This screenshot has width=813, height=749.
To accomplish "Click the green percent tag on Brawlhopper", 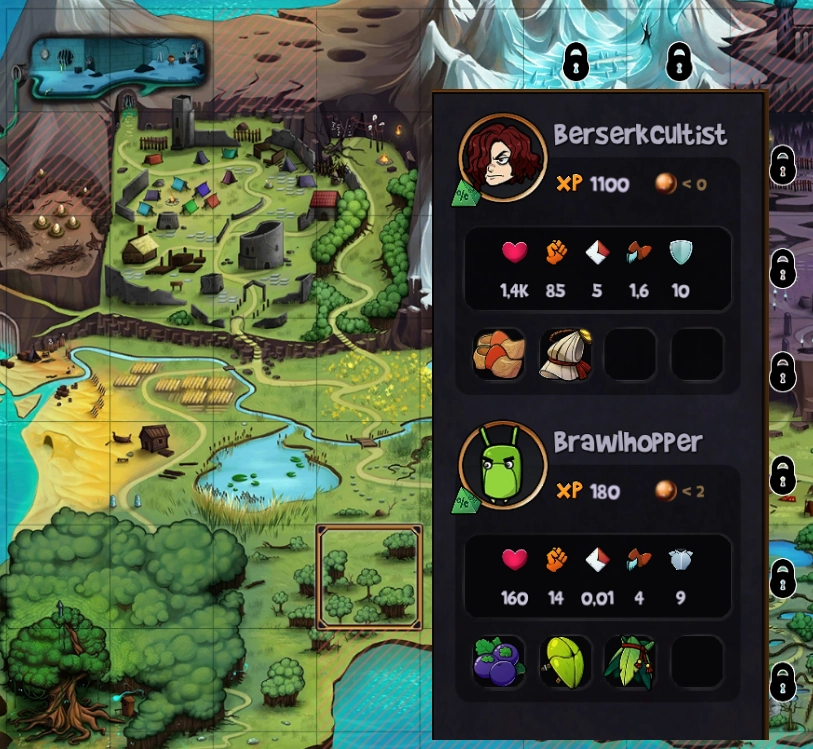I will pos(465,502).
